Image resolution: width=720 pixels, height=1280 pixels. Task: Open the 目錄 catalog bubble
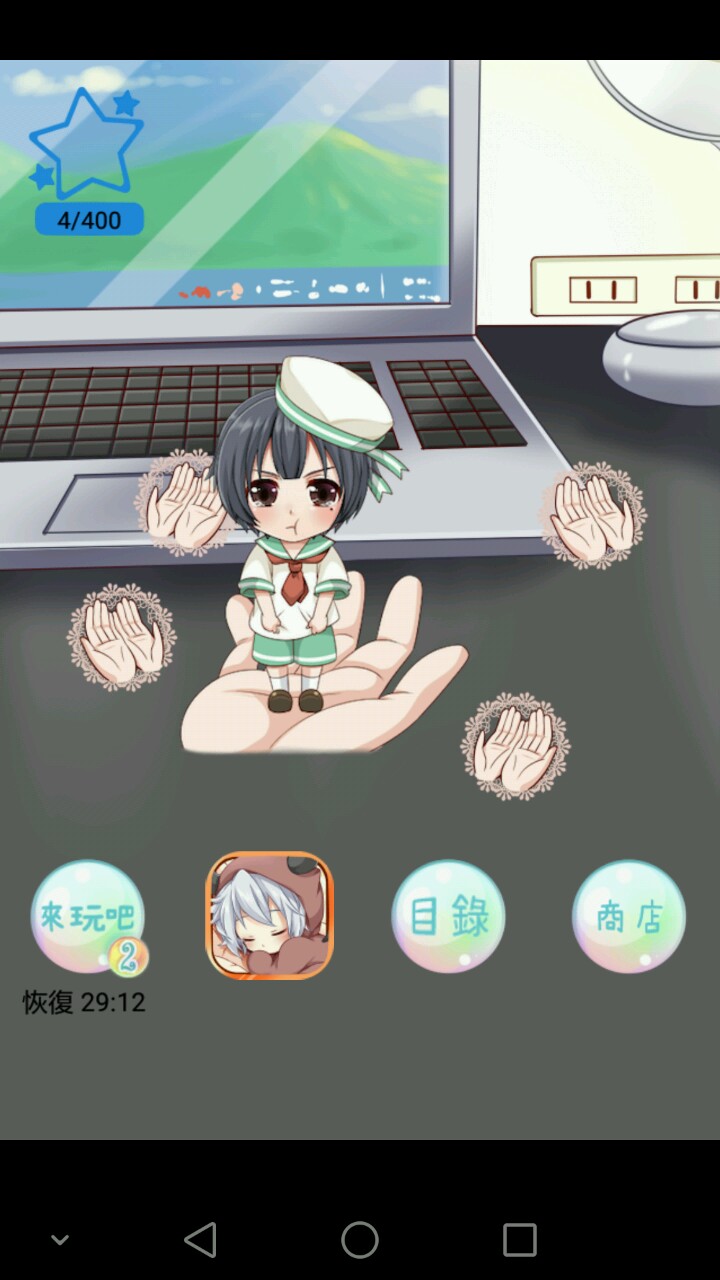(448, 916)
